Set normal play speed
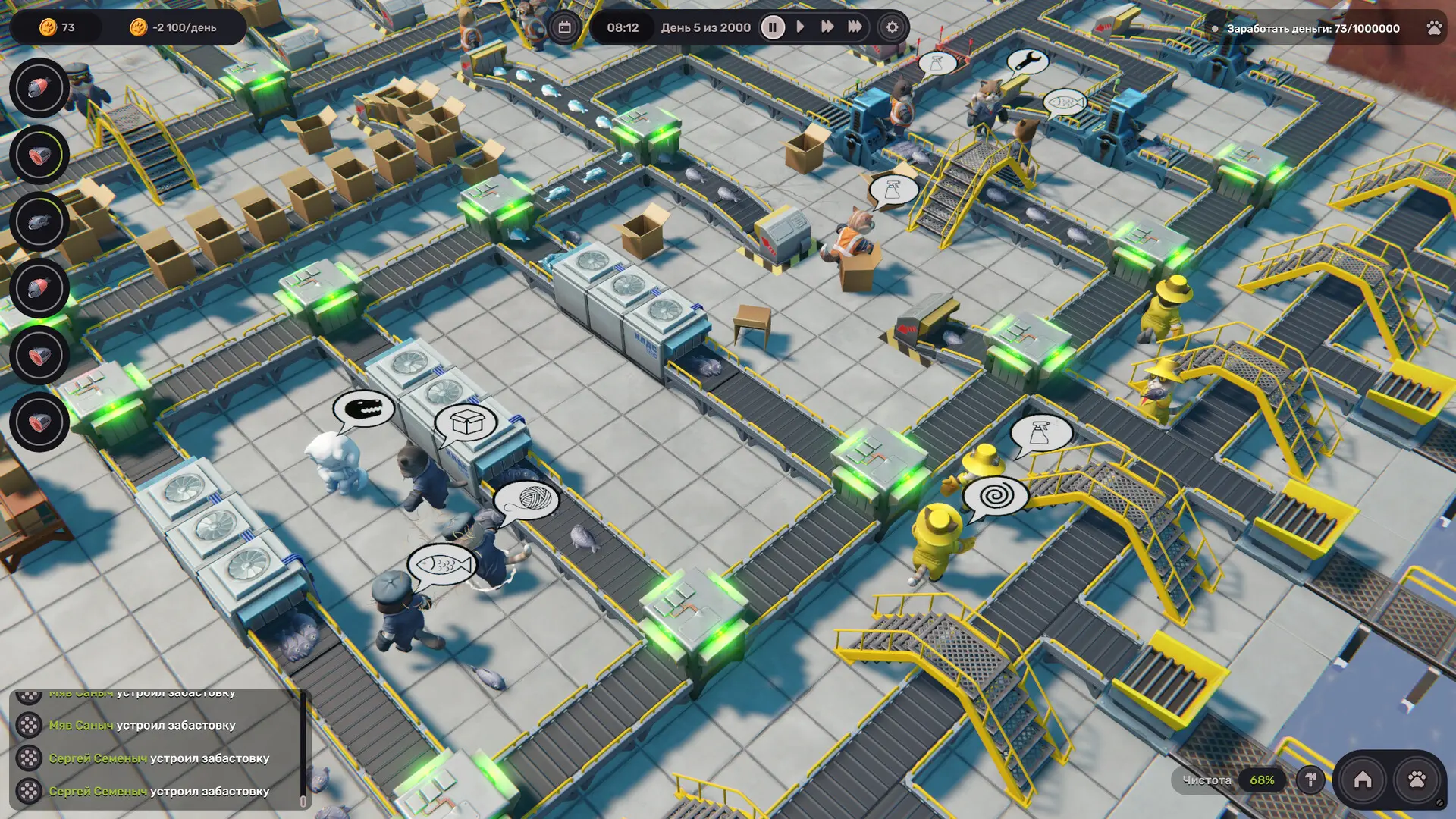The image size is (1456, 819). 800,28
